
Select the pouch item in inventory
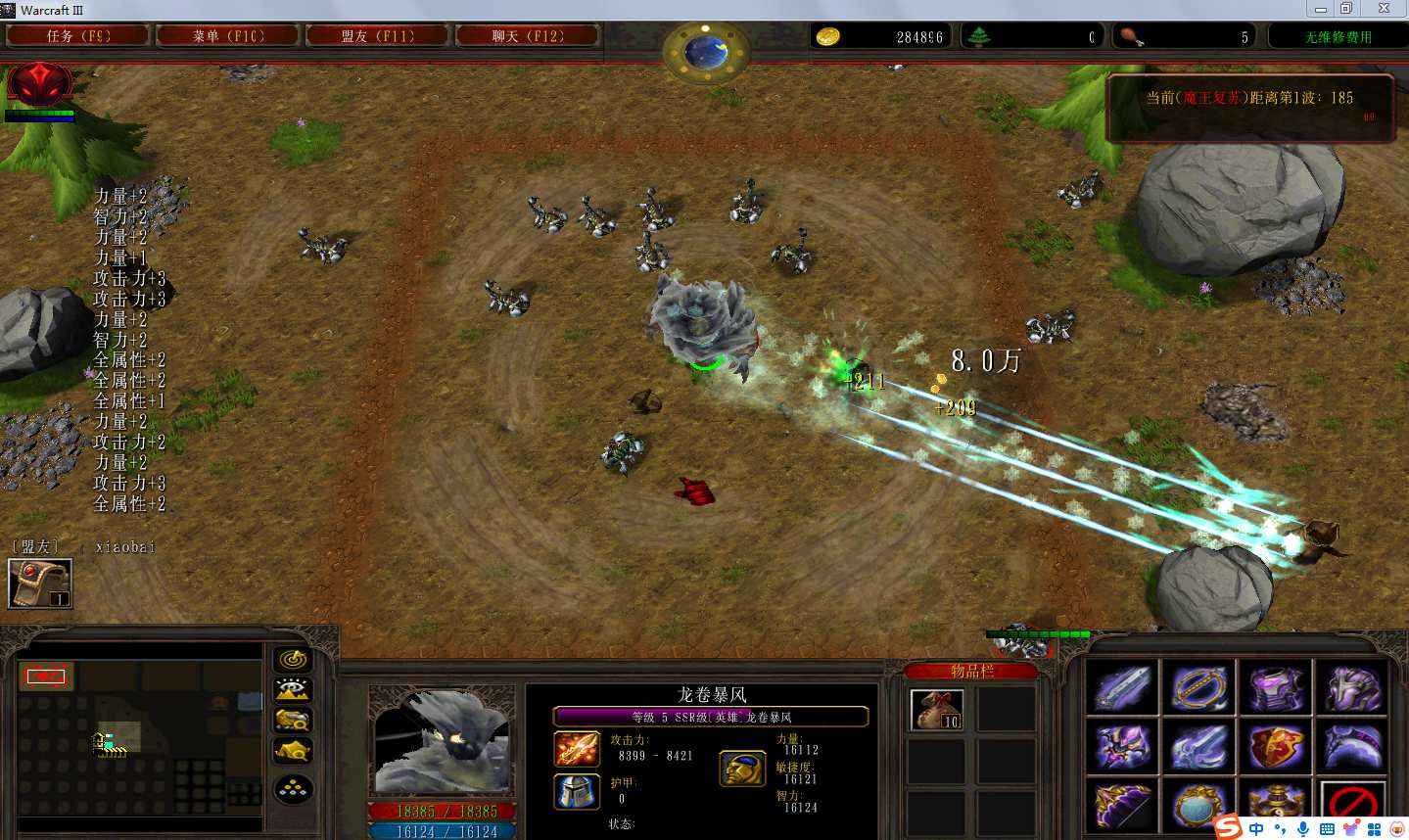(x=937, y=710)
